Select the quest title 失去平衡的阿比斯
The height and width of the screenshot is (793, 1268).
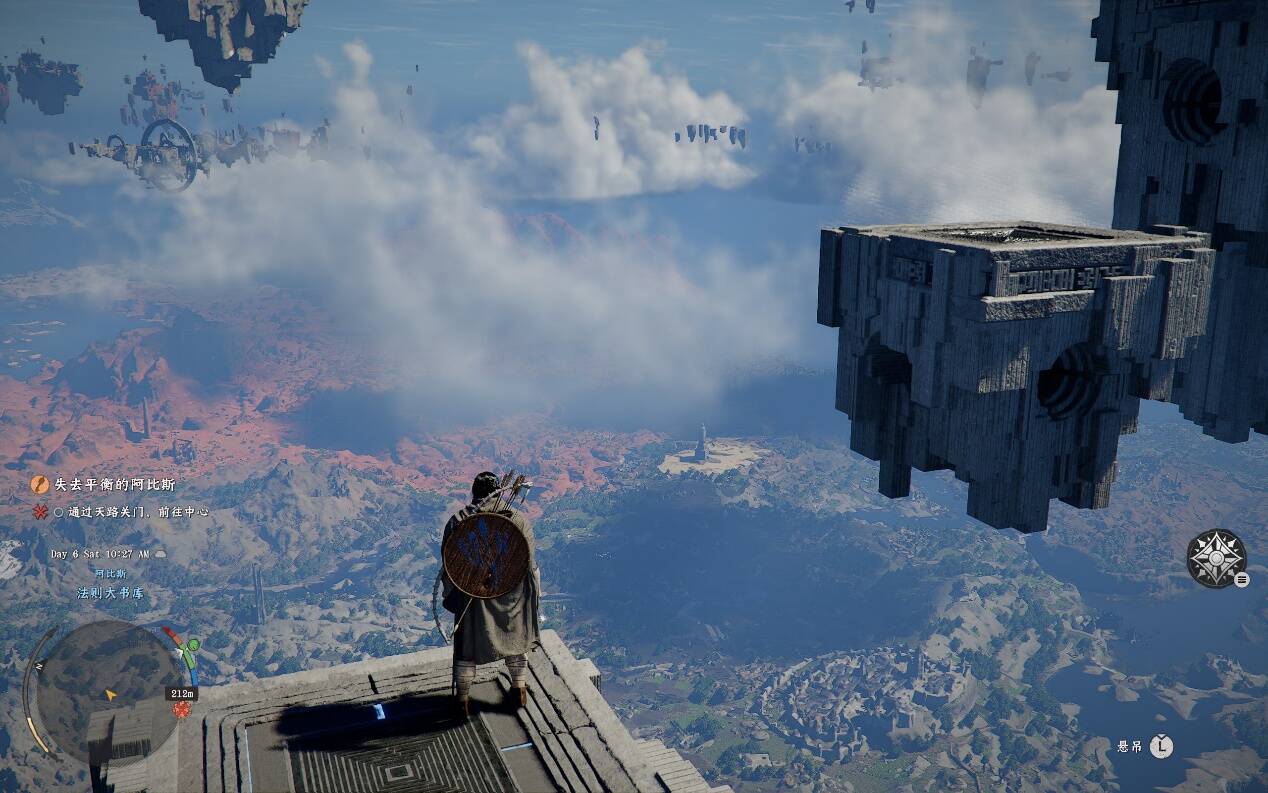114,485
